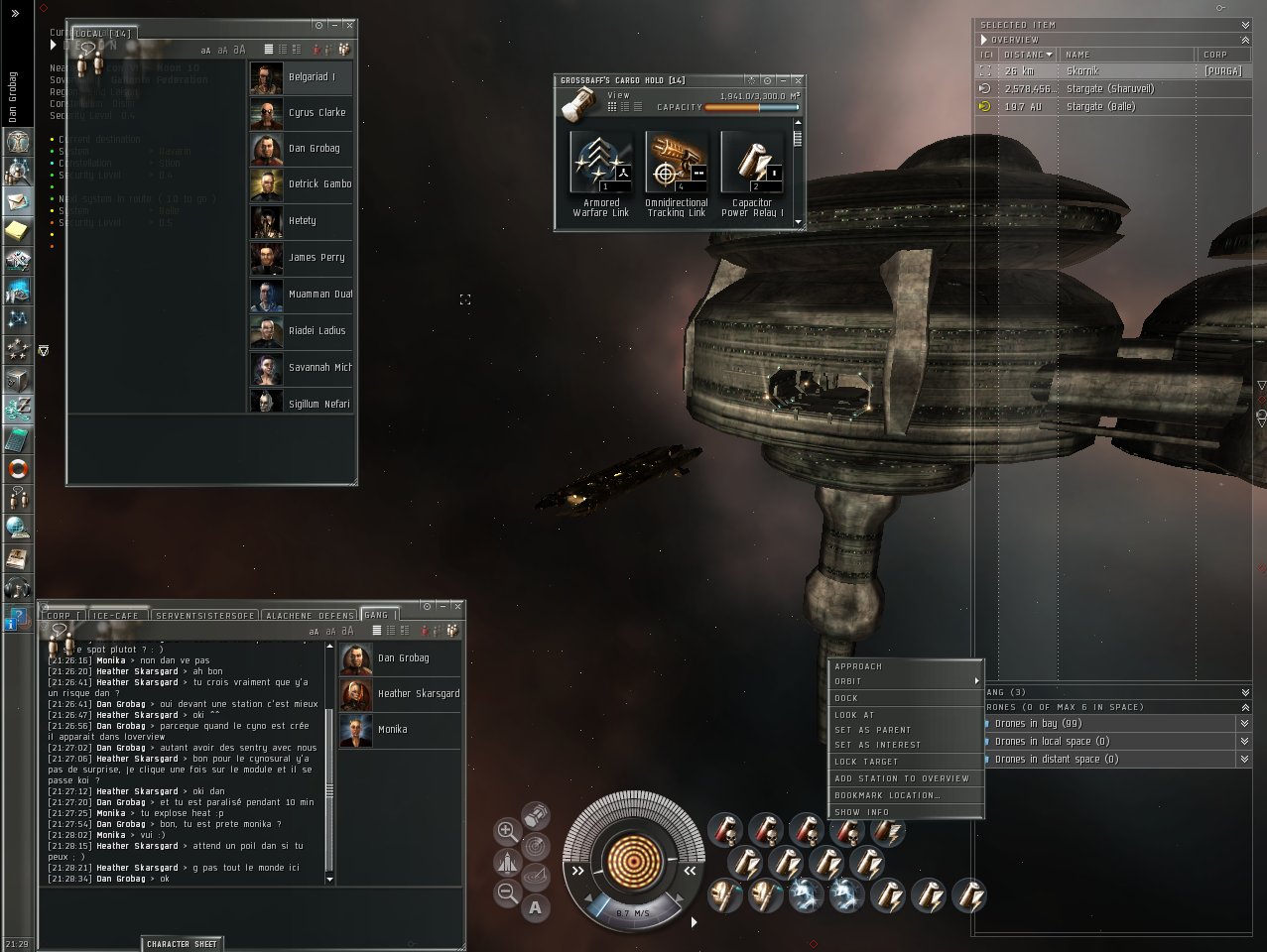Sort overview by Name column
1267x952 pixels.
point(1077,55)
